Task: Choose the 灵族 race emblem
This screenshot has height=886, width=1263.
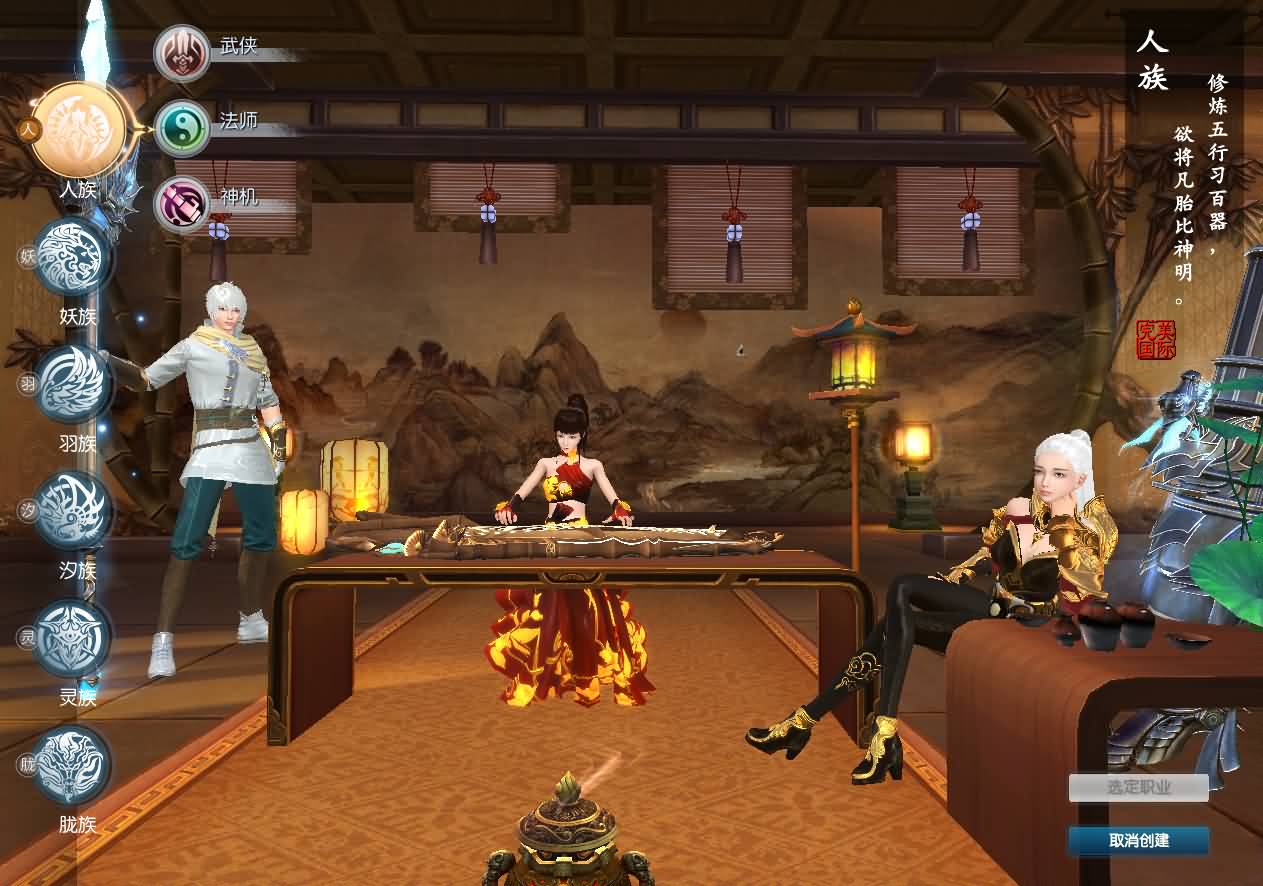Action: tap(73, 638)
